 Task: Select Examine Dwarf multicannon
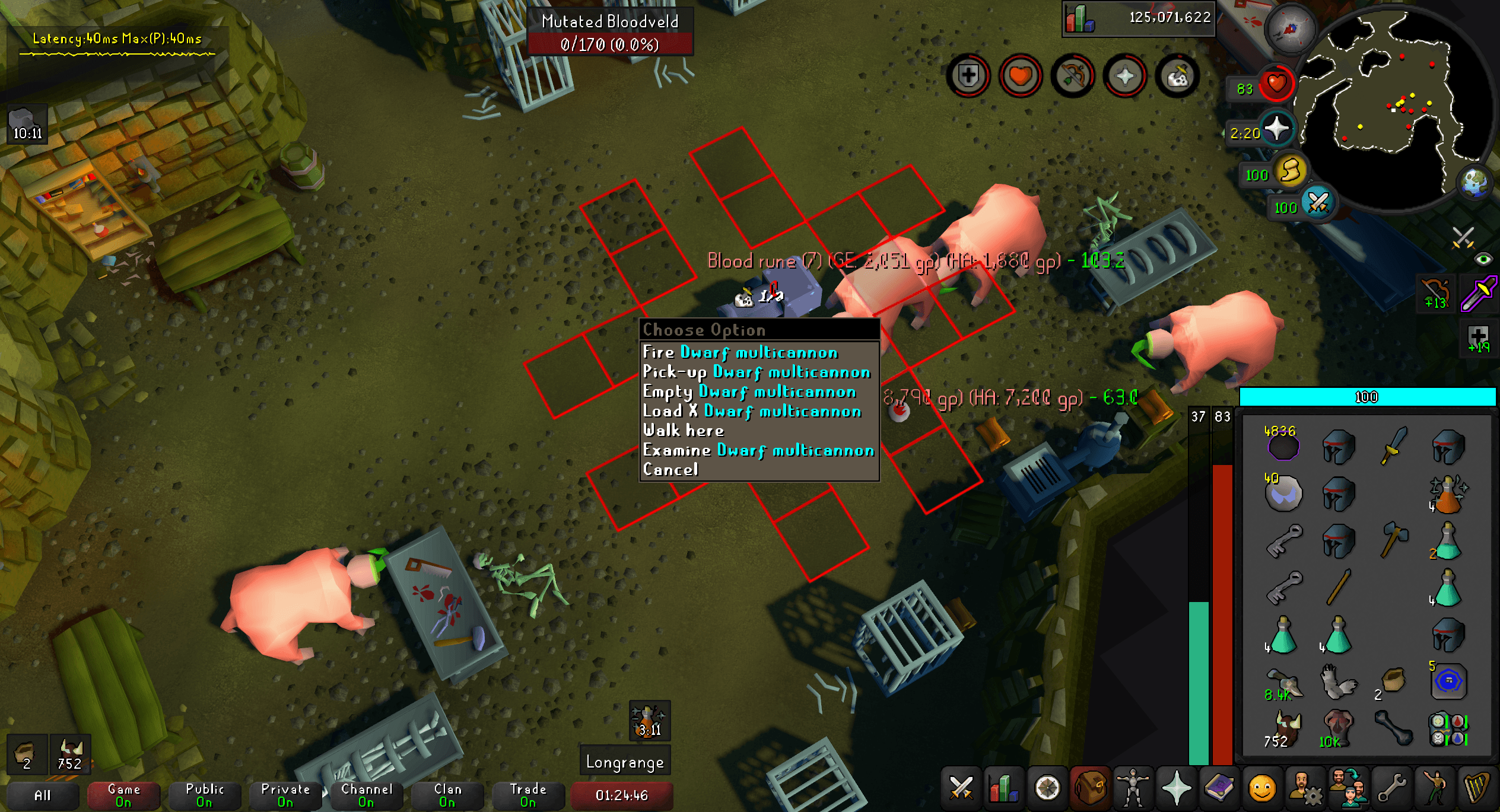(x=758, y=451)
